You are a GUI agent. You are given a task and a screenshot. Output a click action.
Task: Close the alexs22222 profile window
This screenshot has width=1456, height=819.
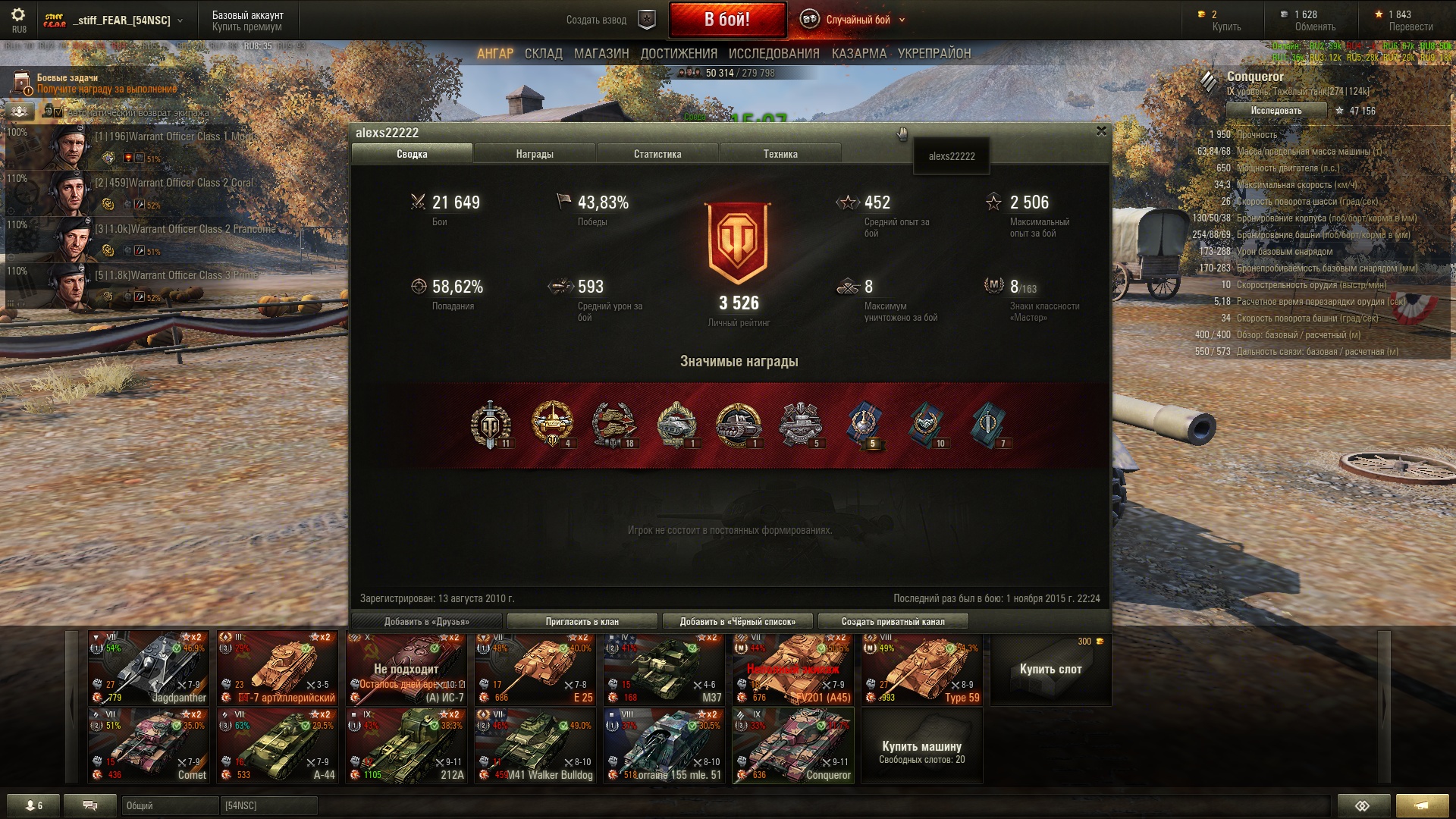[x=1101, y=131]
